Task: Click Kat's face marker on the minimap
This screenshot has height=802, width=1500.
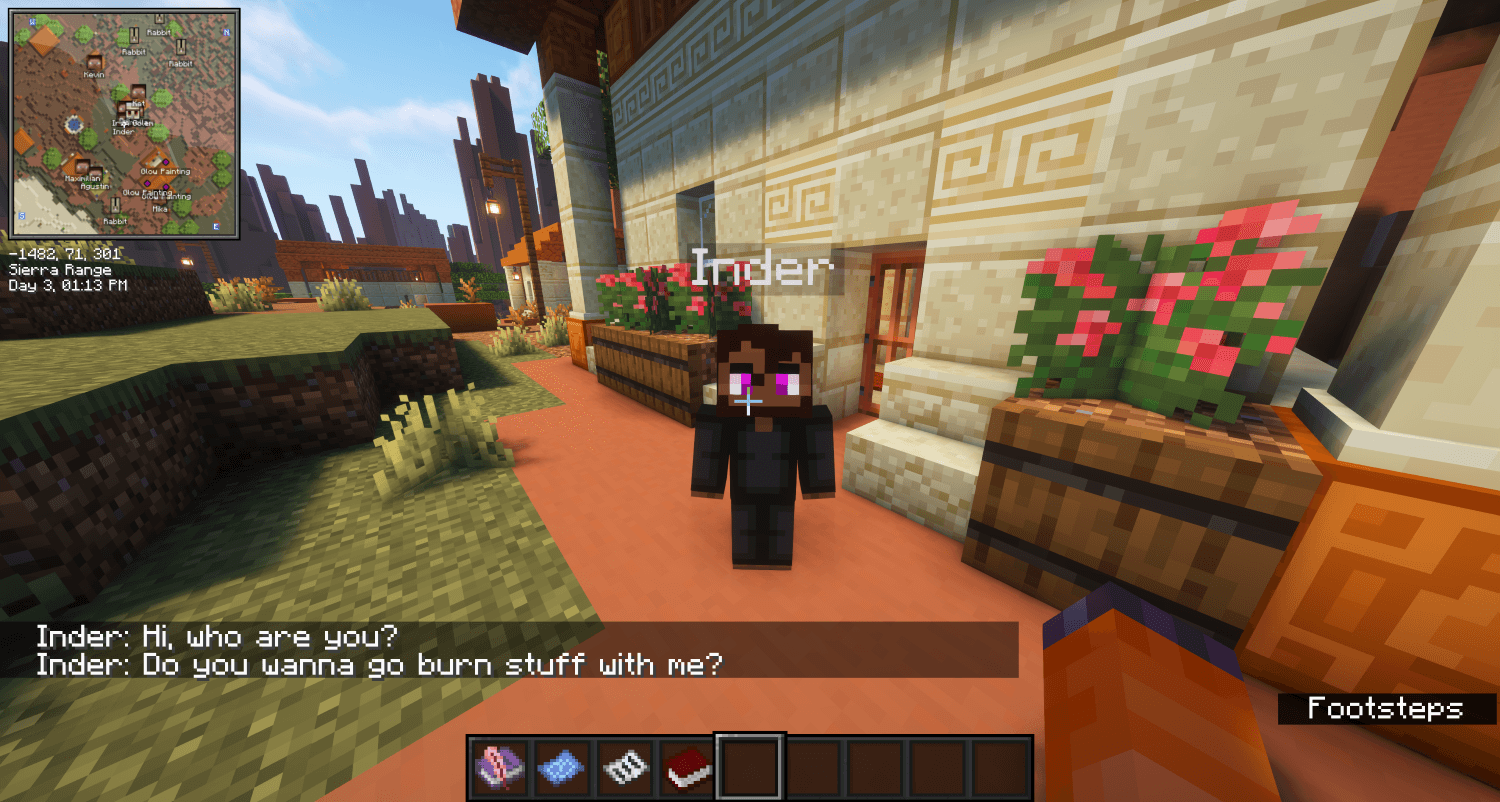Action: [x=136, y=91]
